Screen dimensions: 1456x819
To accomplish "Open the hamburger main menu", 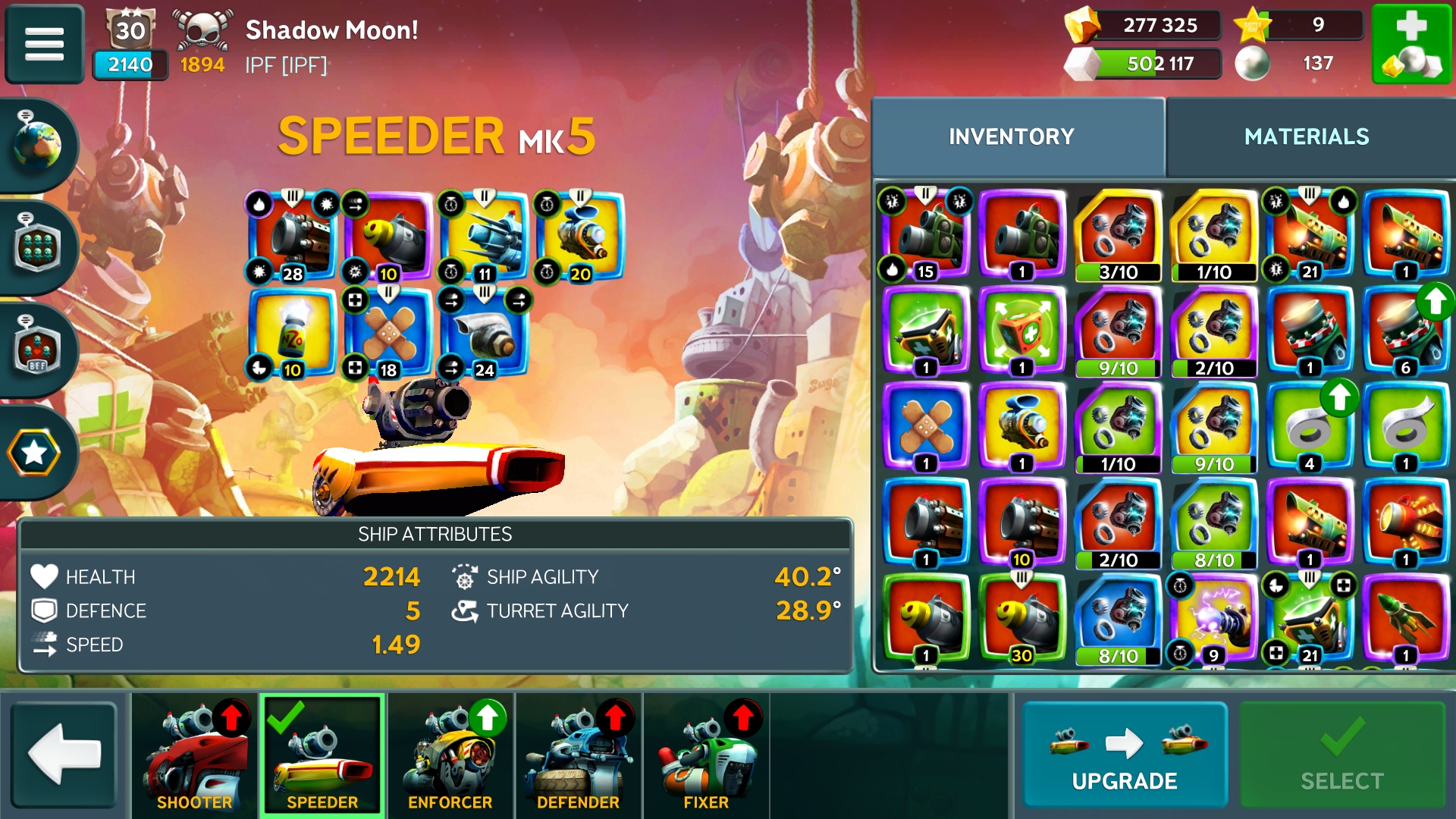I will coord(45,43).
